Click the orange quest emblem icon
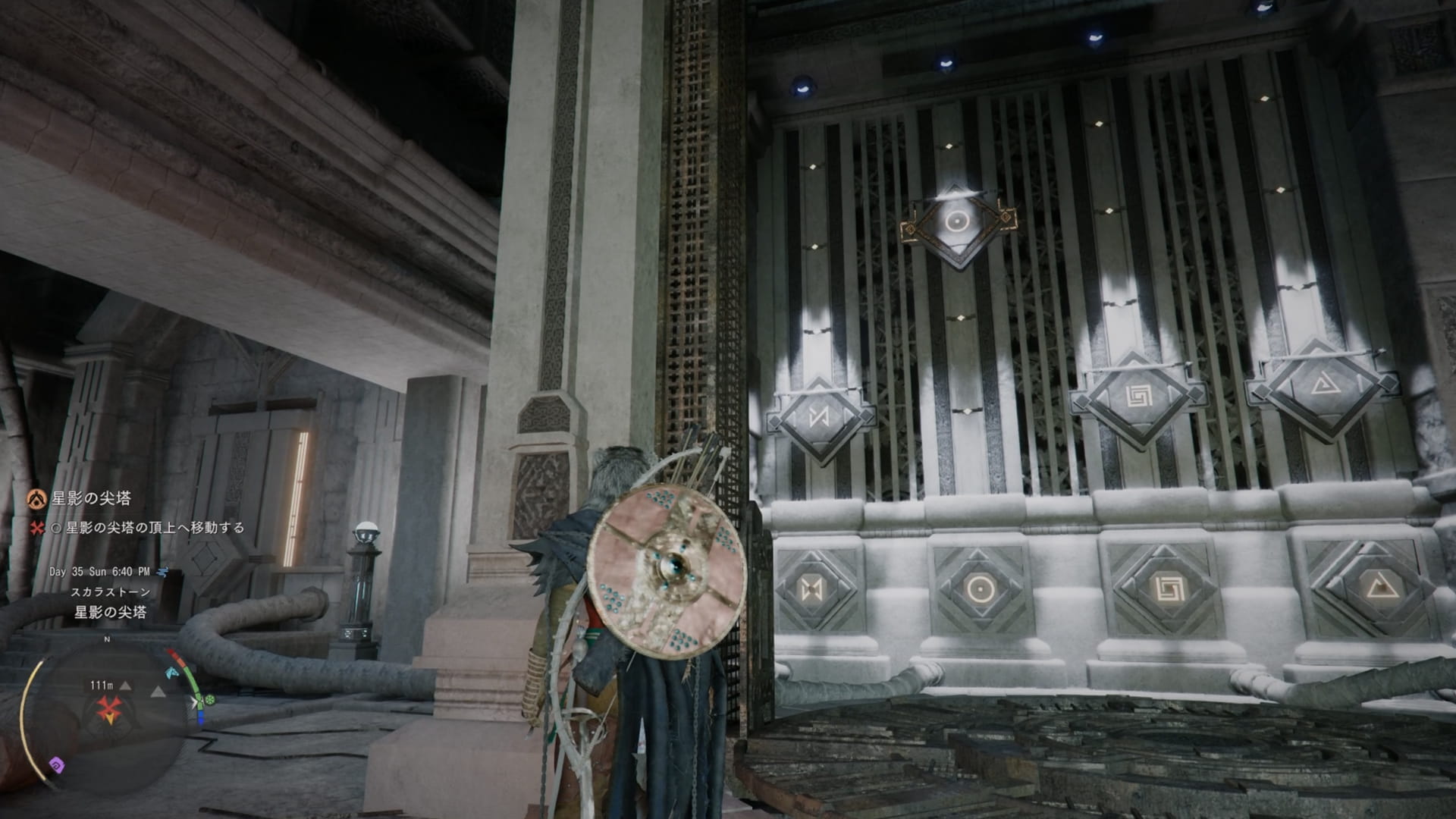The image size is (1456, 819). pos(36,499)
